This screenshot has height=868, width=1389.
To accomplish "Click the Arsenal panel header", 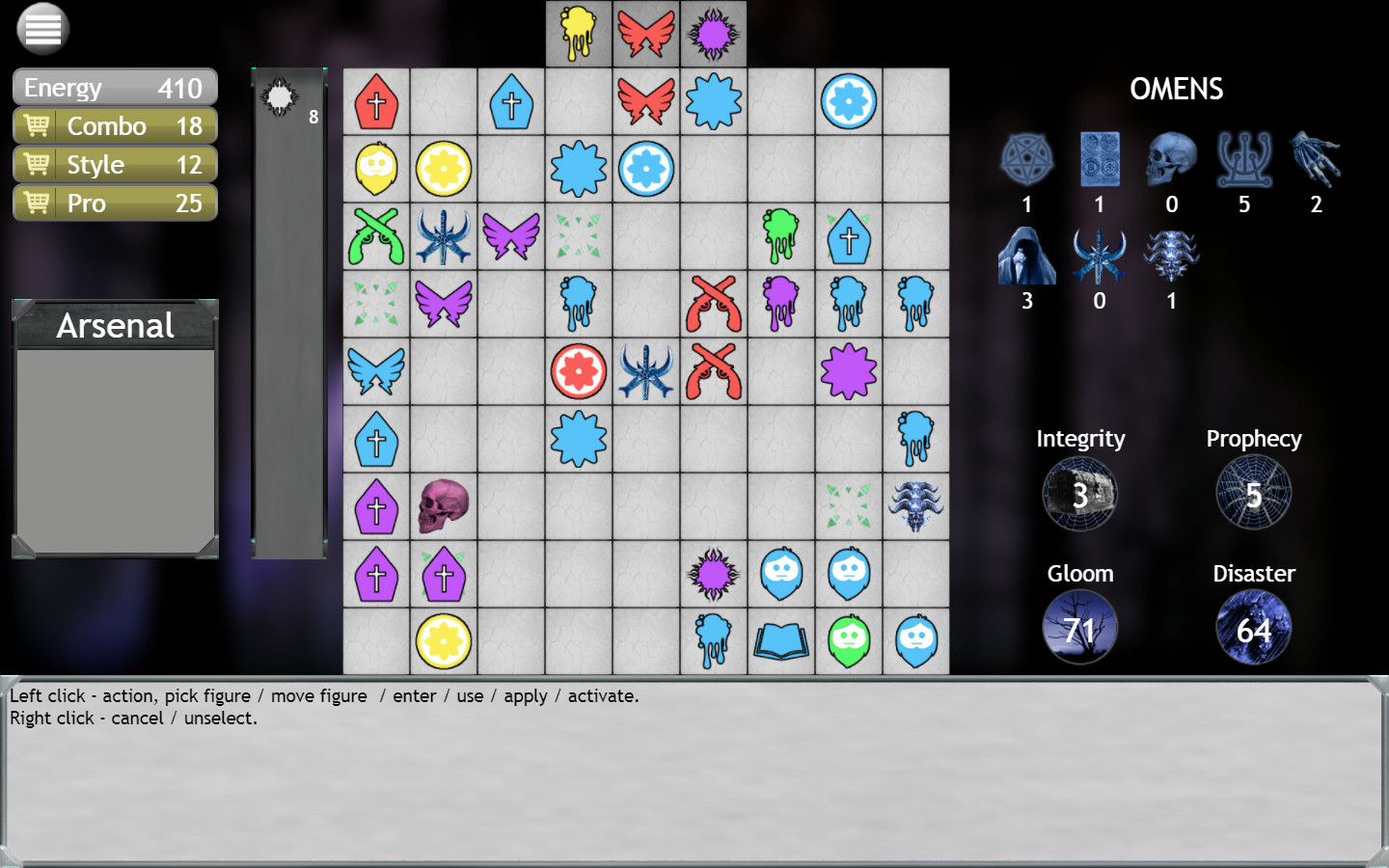I will click(x=115, y=326).
